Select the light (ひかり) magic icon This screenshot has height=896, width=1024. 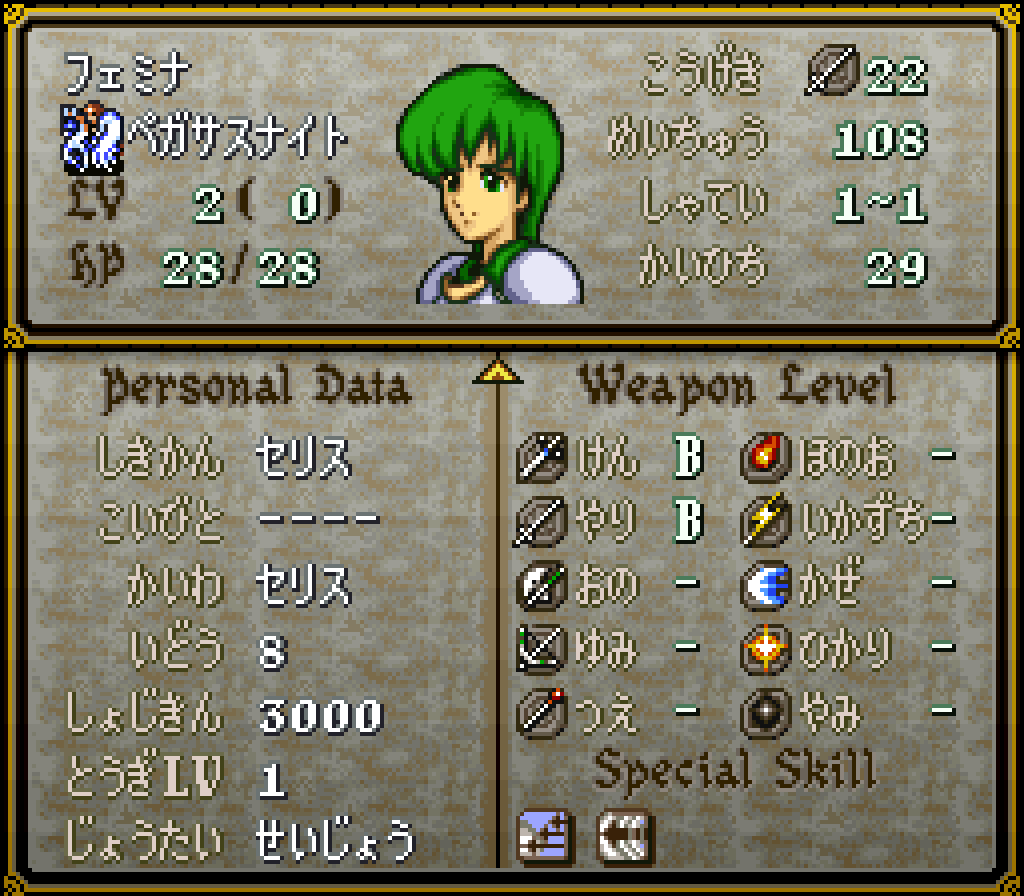[x=767, y=650]
